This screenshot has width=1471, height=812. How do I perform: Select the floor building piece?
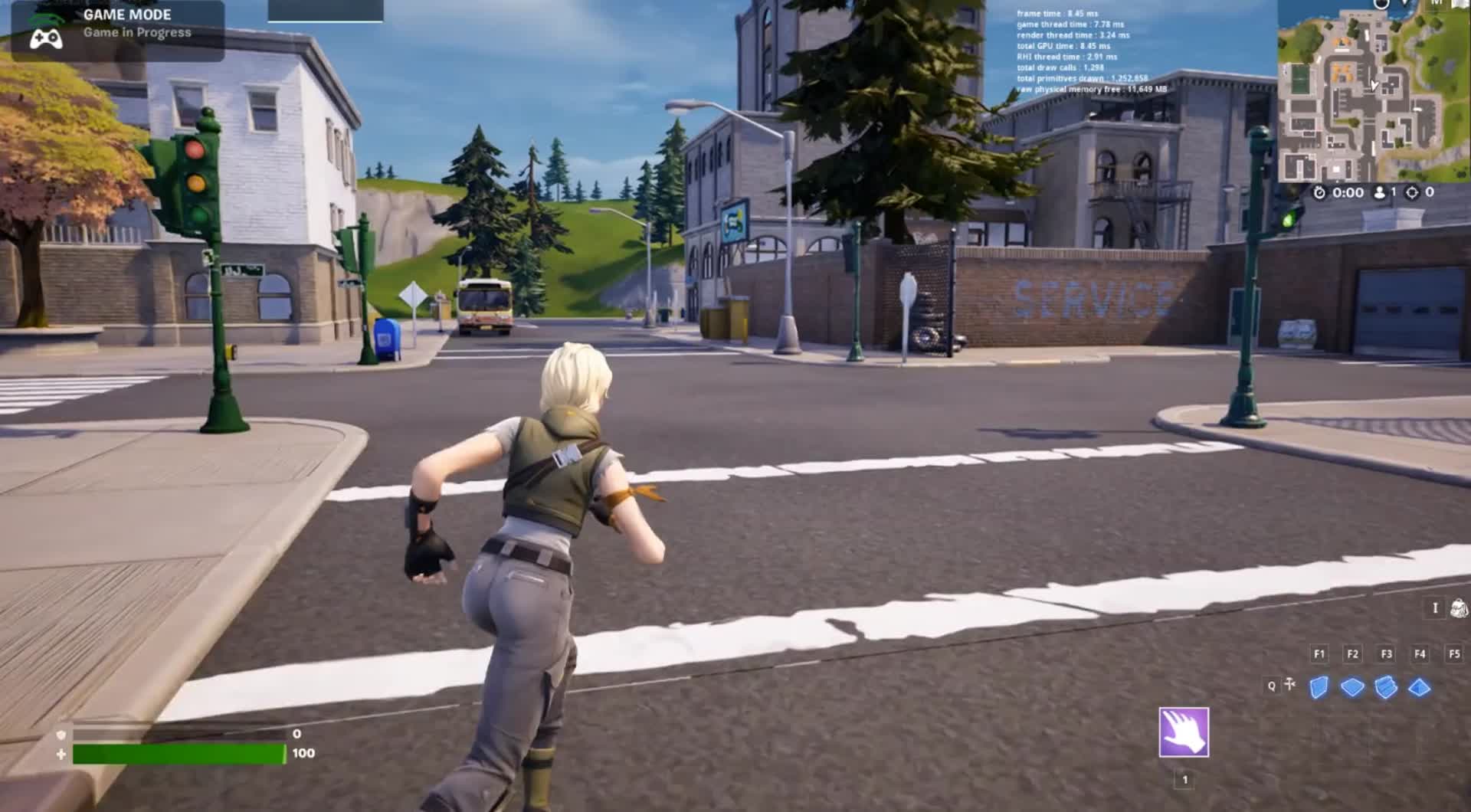(1352, 687)
